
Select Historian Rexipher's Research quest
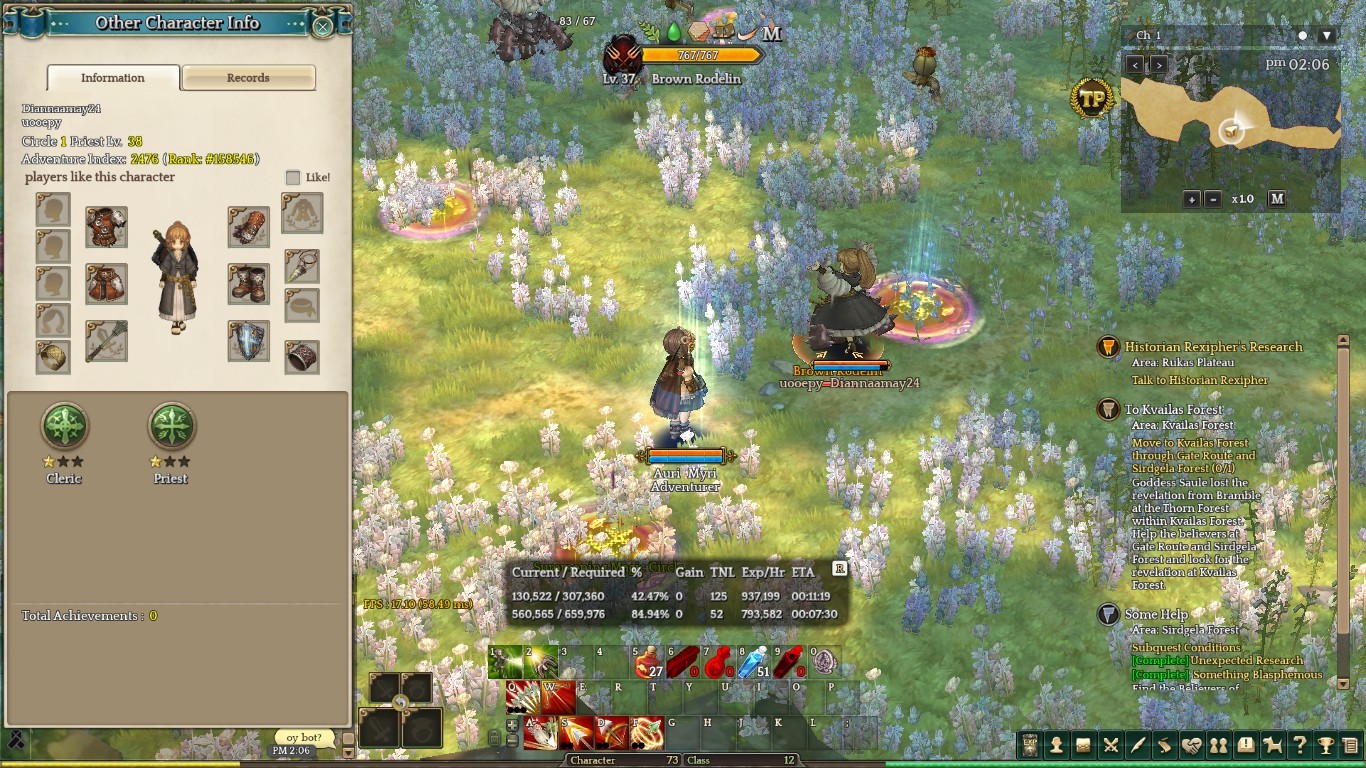pyautogui.click(x=1213, y=347)
